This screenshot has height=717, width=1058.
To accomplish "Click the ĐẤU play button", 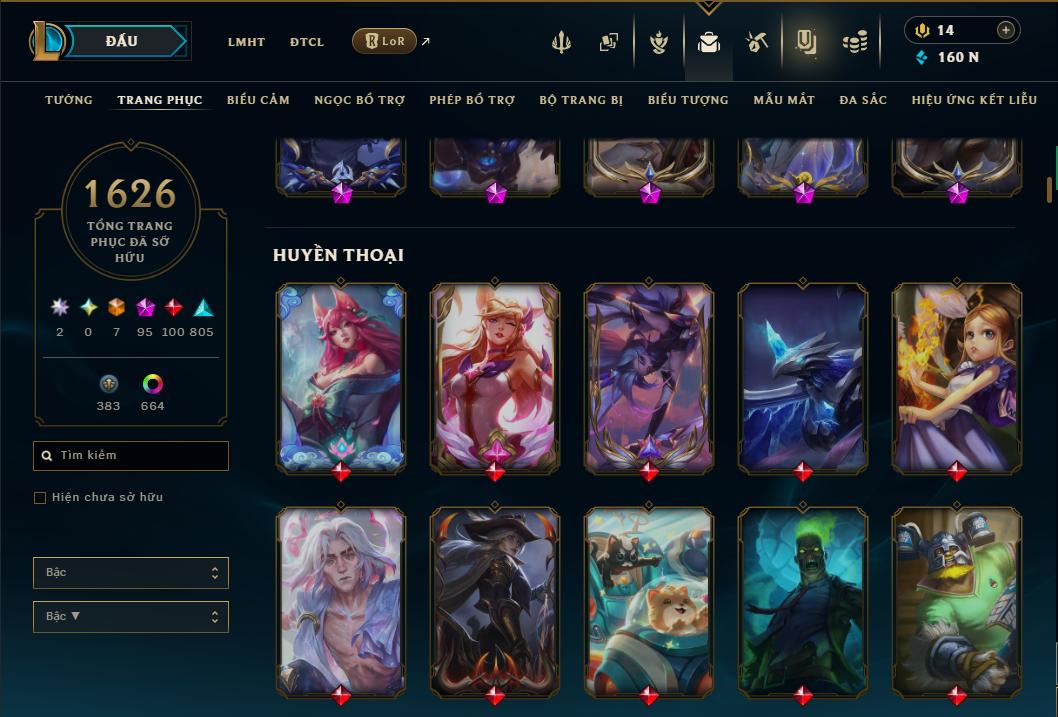I will point(123,41).
